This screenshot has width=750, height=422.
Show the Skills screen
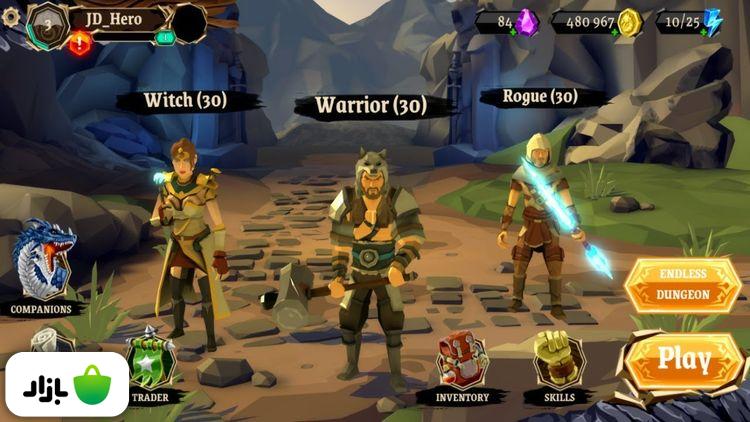[558, 365]
